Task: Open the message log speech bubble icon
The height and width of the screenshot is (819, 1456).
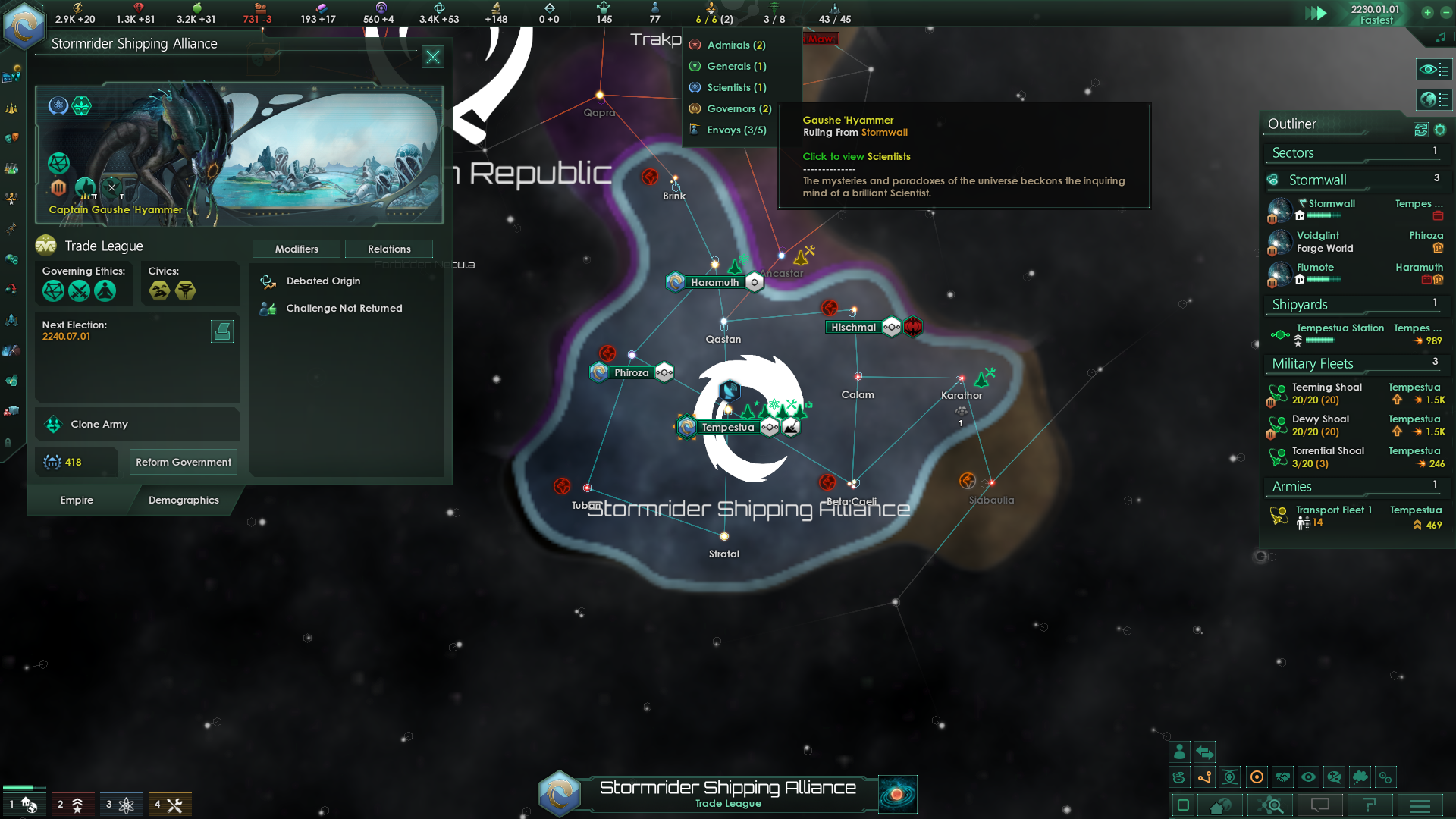Action: click(1321, 805)
